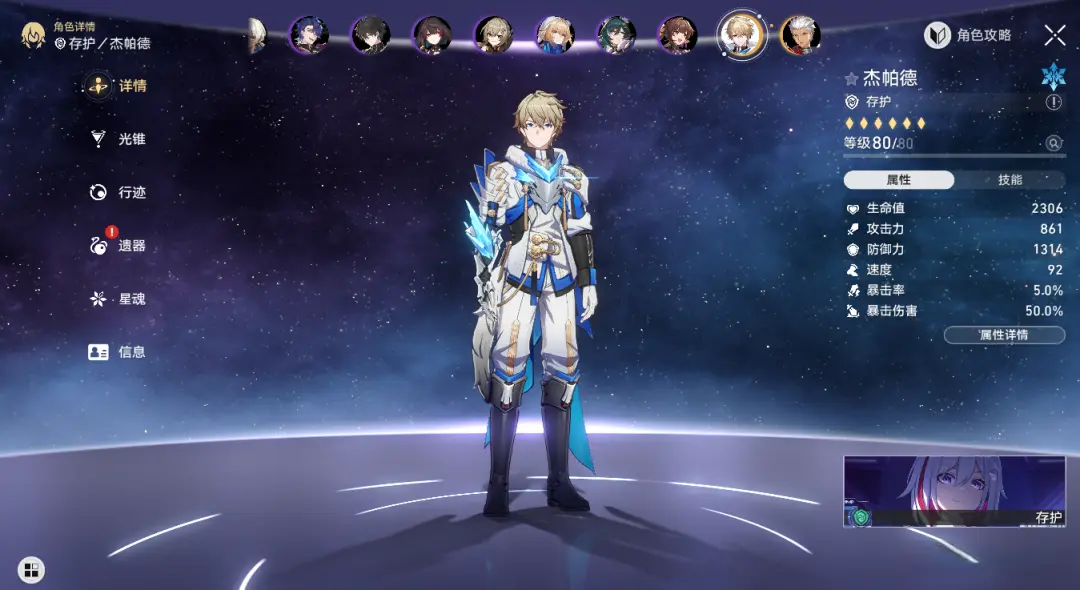Close the character details screen
Viewport: 1080px width, 590px height.
[x=1055, y=36]
